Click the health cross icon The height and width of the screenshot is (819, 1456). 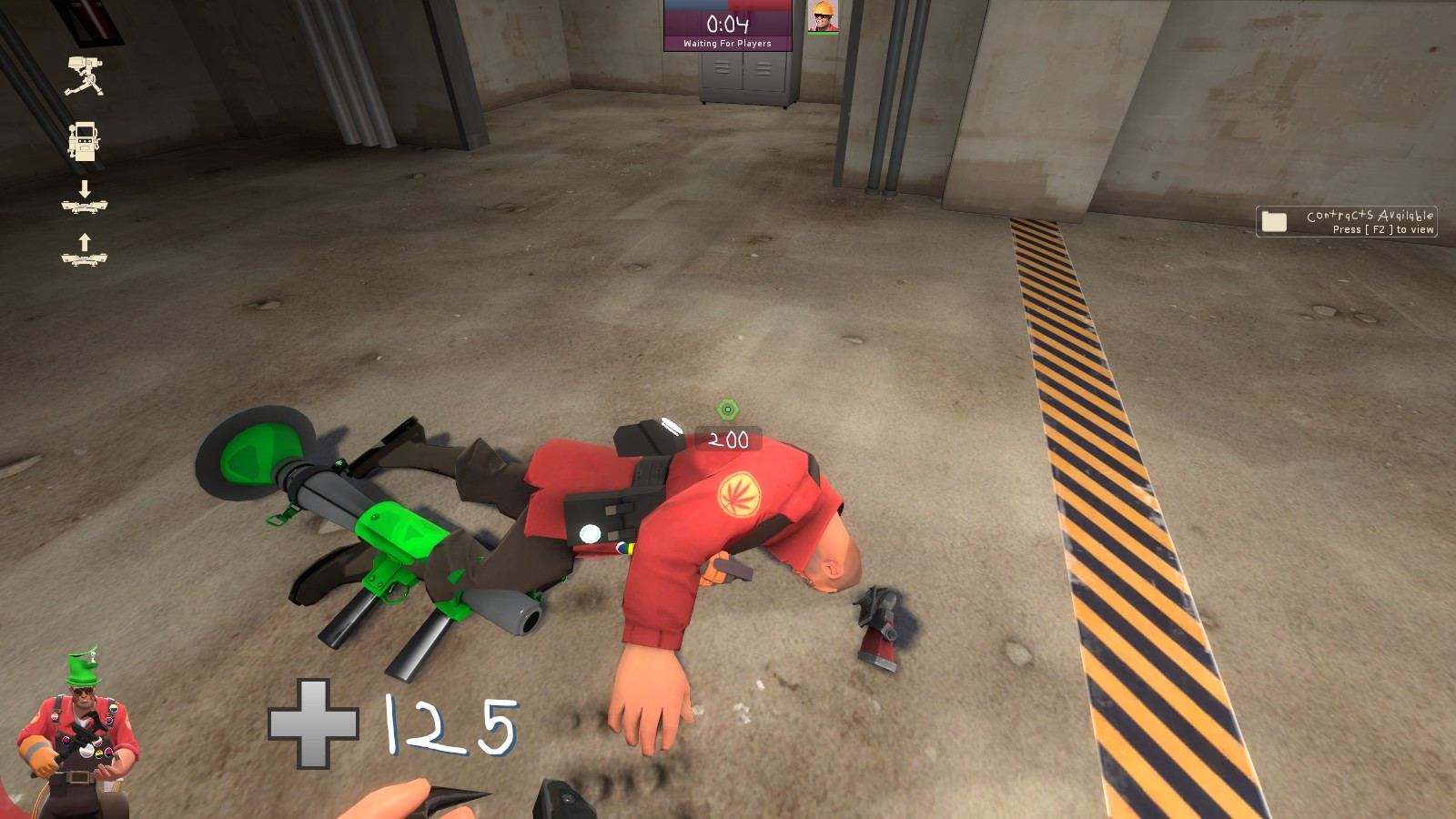click(313, 723)
